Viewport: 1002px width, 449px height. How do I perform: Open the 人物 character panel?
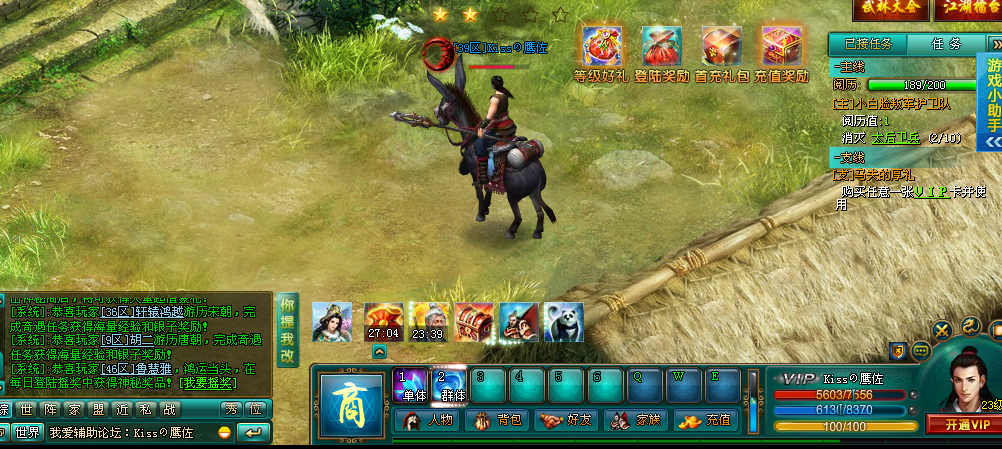point(428,420)
